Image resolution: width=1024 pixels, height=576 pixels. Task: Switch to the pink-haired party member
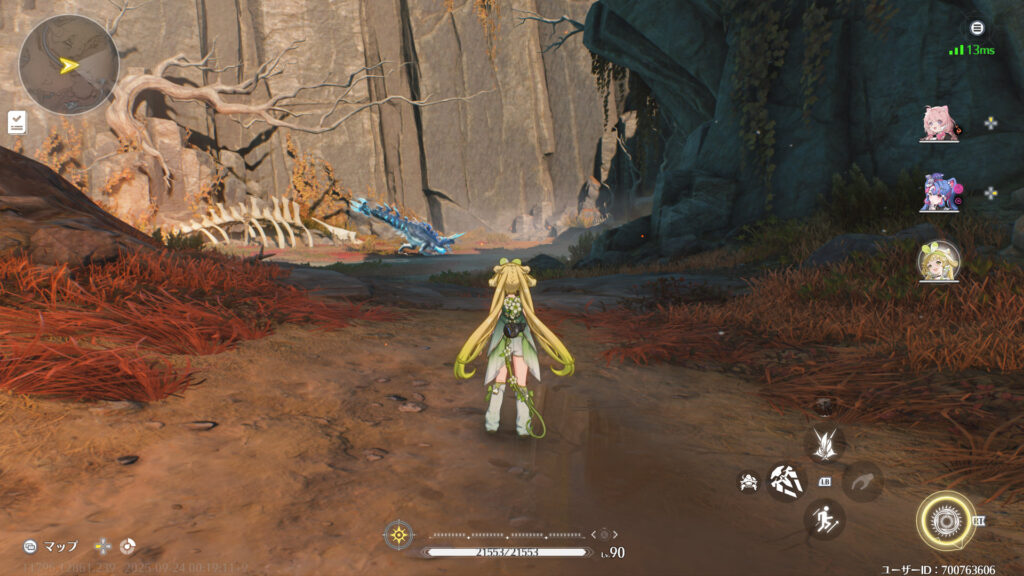(x=939, y=123)
